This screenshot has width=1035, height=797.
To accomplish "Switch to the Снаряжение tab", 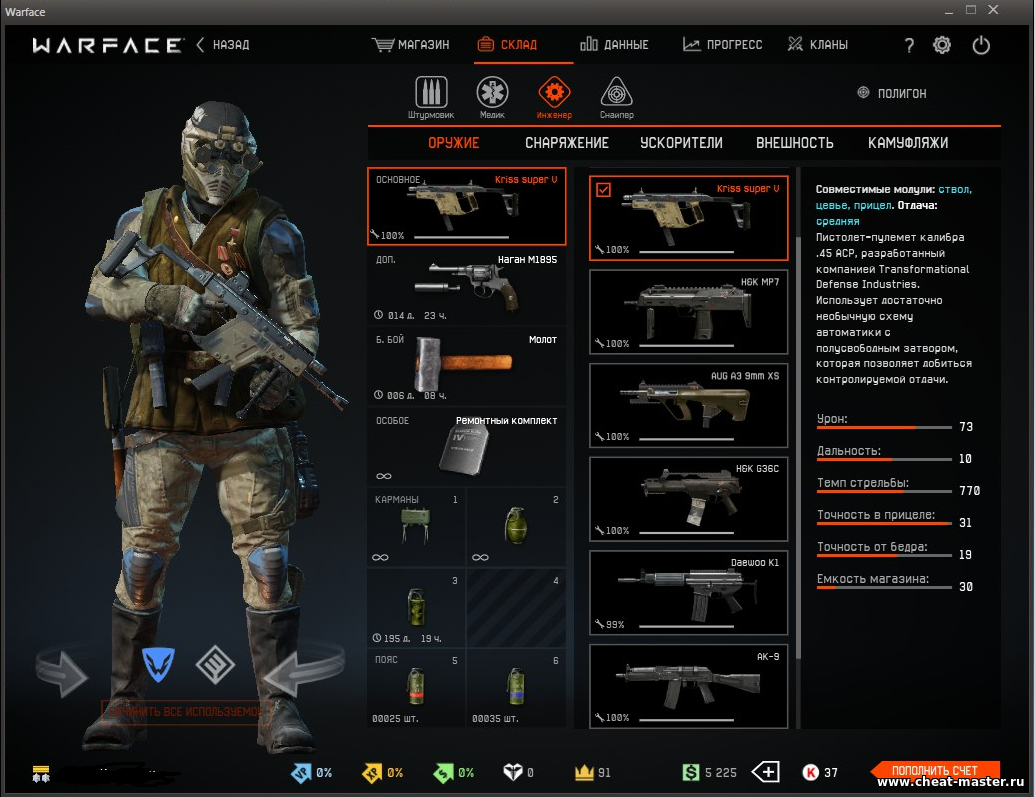I will [567, 143].
